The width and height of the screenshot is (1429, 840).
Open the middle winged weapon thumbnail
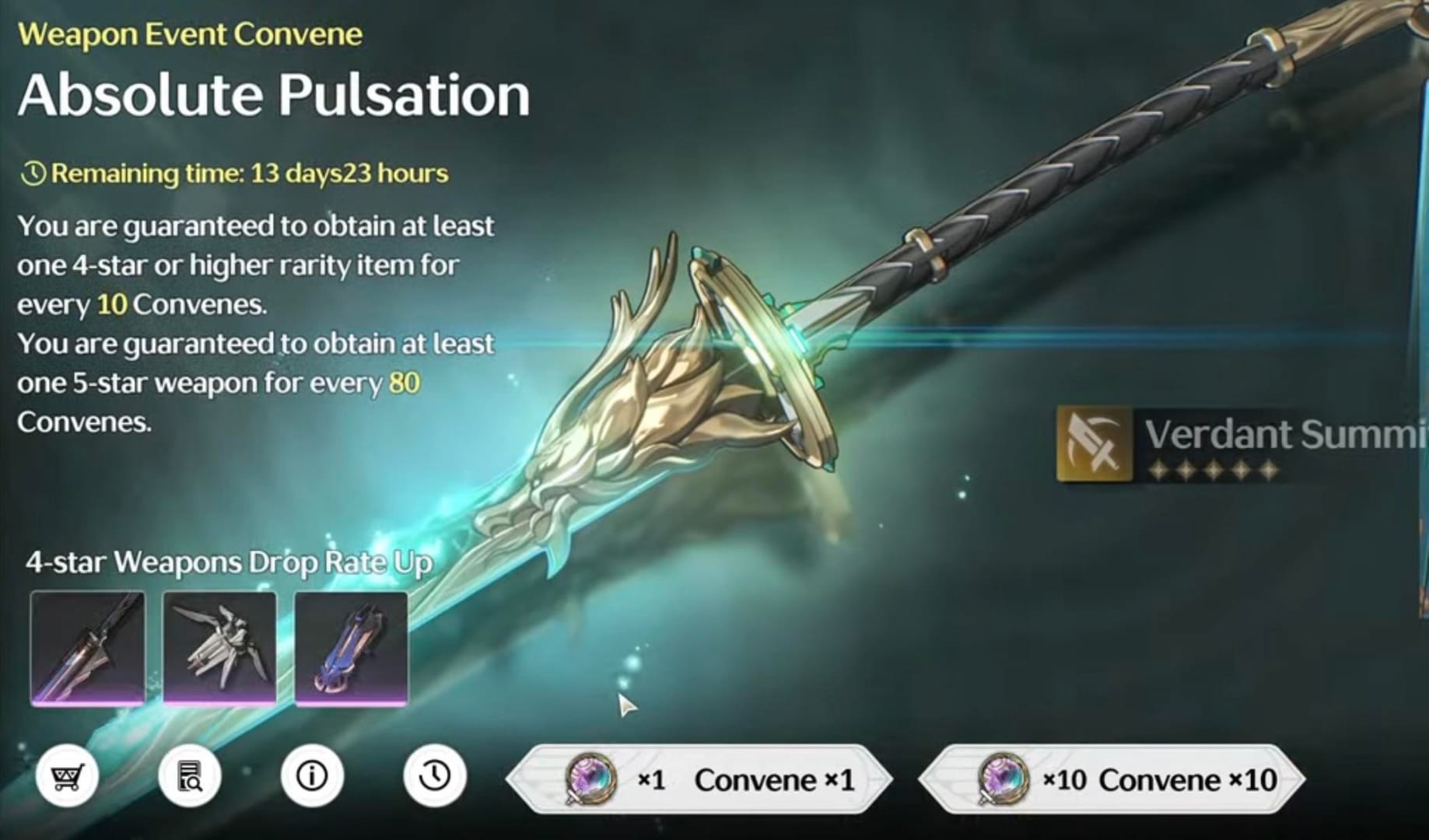point(220,647)
